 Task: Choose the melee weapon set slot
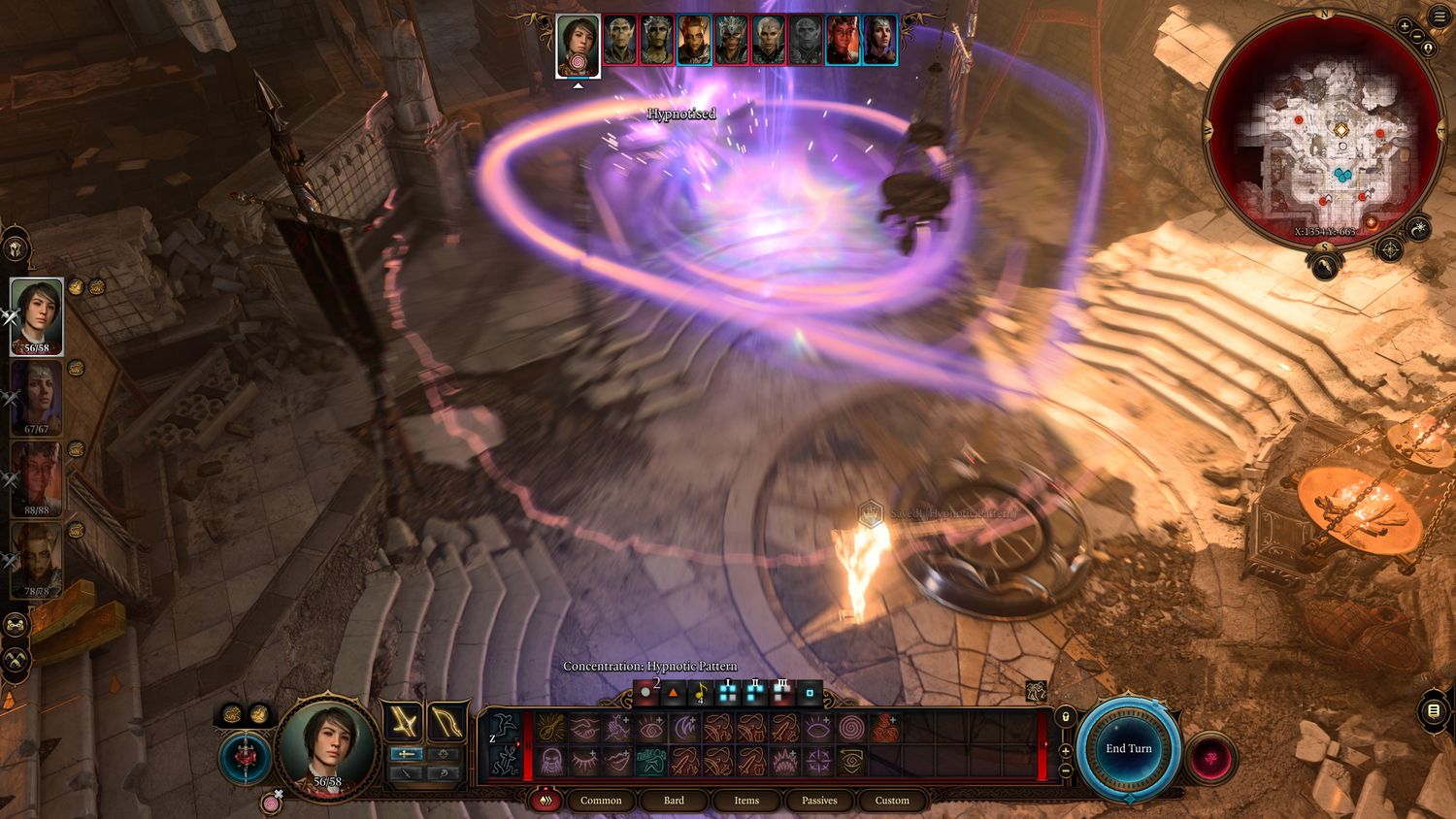coord(402,721)
